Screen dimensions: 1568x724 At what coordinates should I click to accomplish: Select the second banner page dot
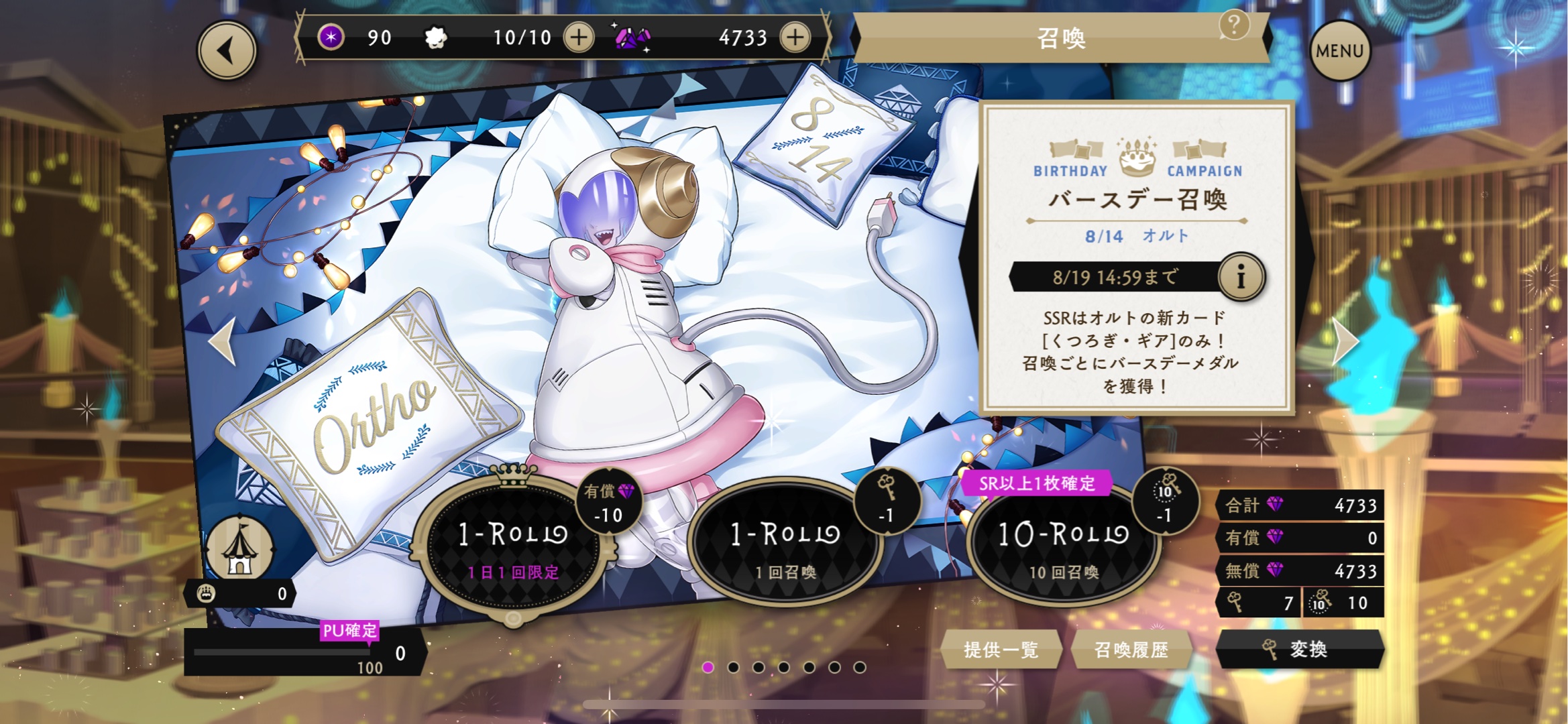point(733,667)
